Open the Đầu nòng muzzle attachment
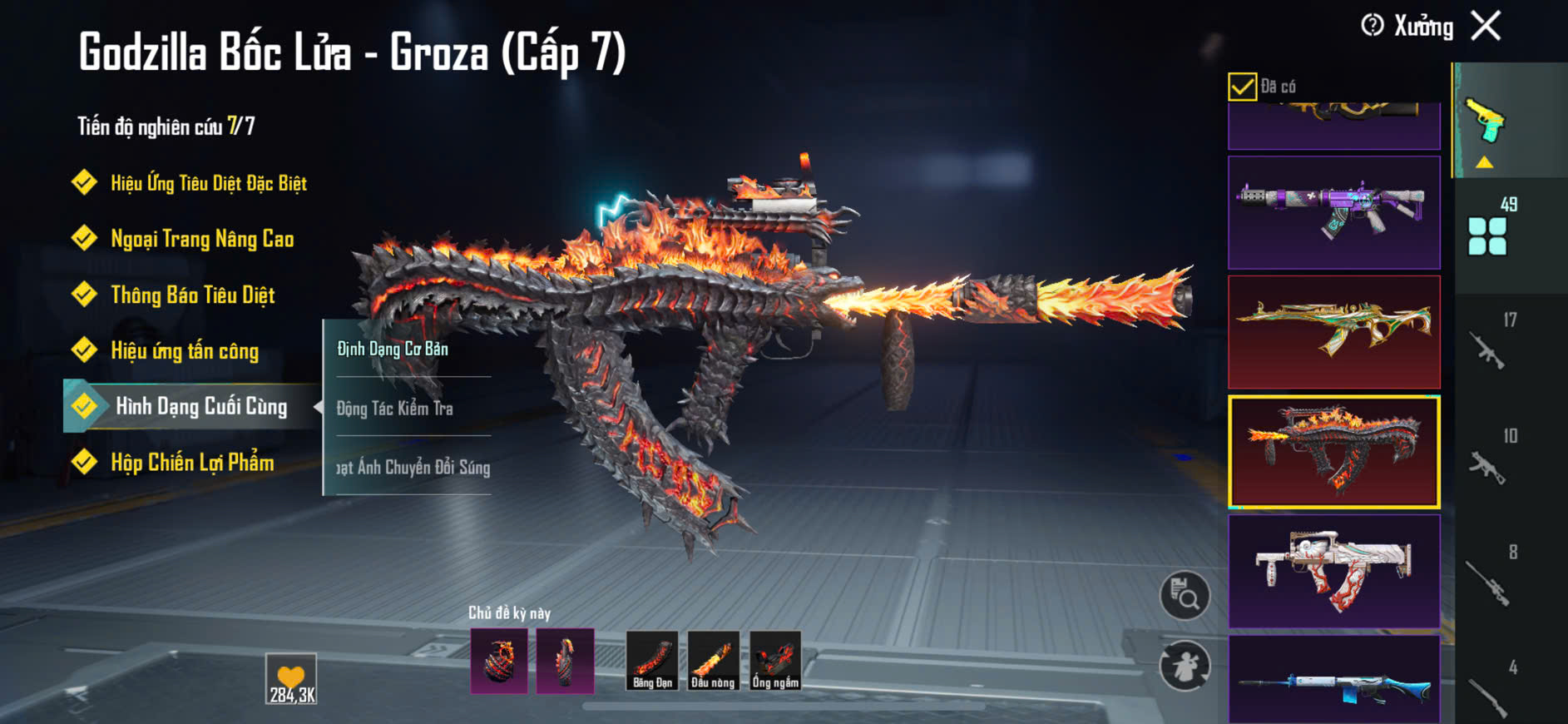 713,661
